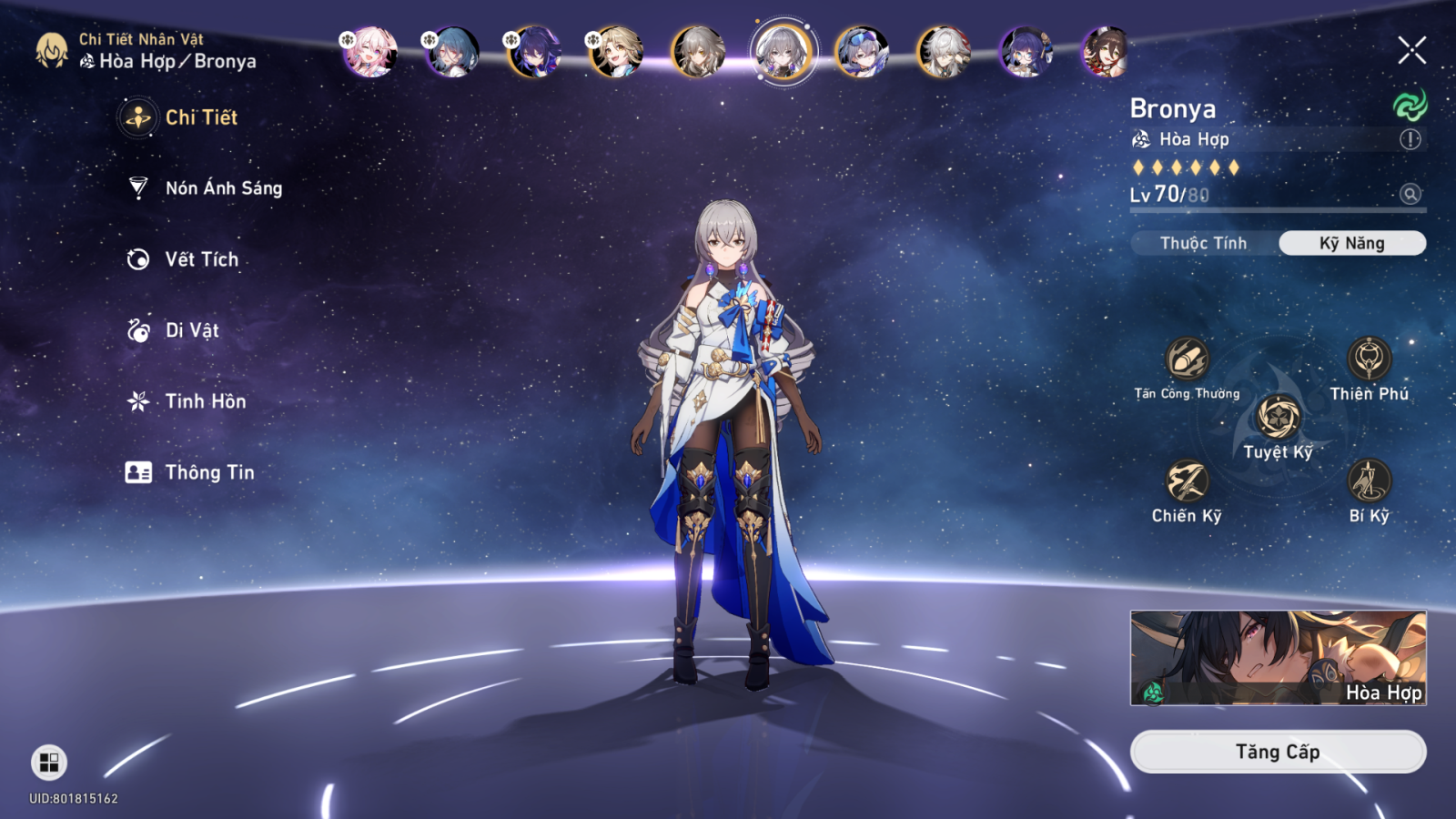Click the Tăng Cấp button
This screenshot has width=1456, height=819.
(x=1278, y=752)
